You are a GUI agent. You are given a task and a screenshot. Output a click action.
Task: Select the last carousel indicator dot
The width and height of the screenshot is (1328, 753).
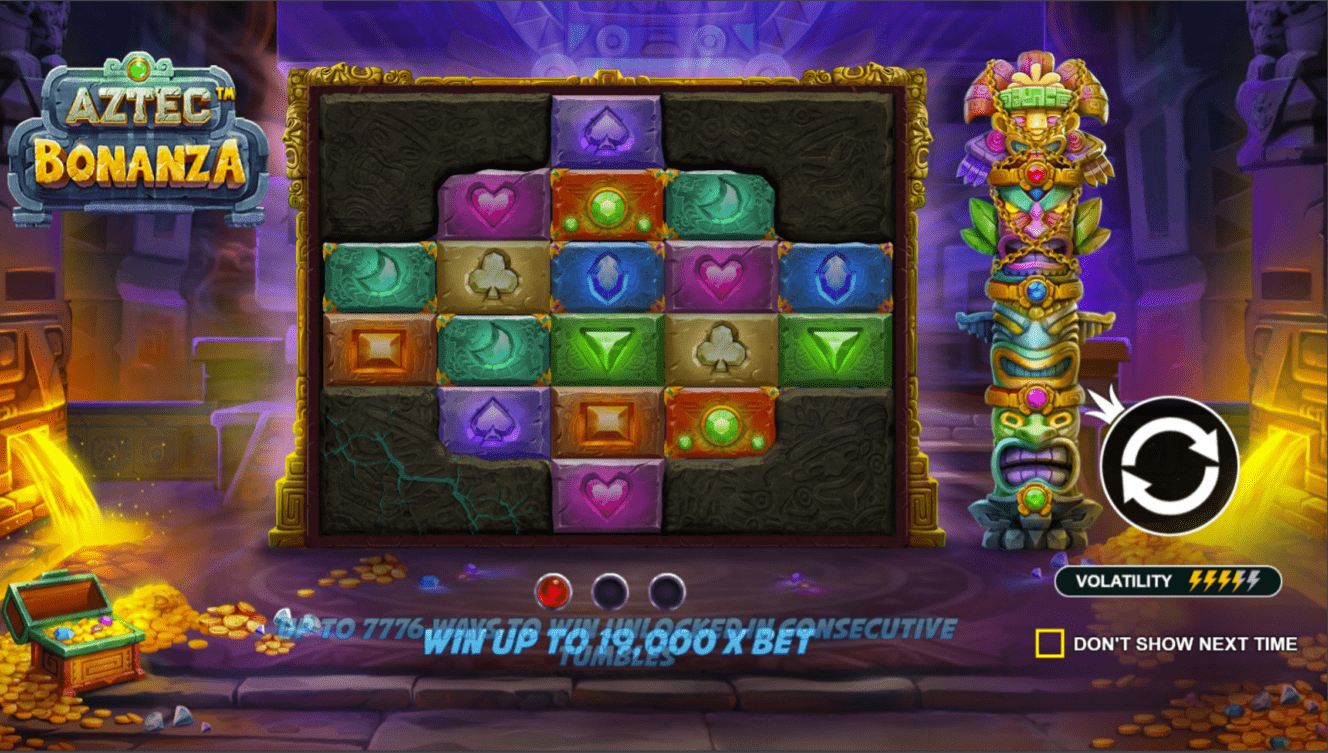coord(666,590)
